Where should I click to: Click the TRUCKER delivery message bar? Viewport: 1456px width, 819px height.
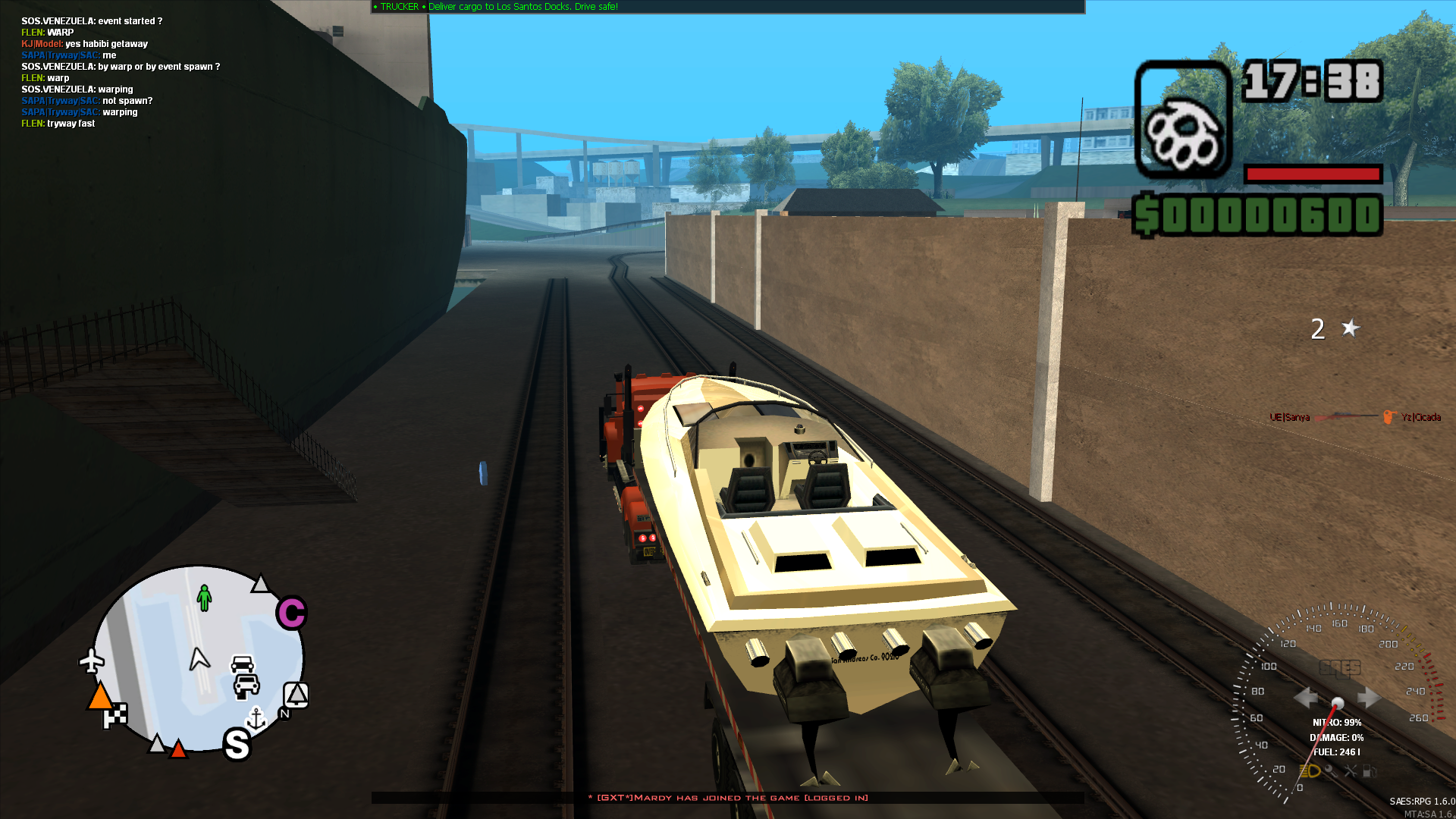(500, 6)
